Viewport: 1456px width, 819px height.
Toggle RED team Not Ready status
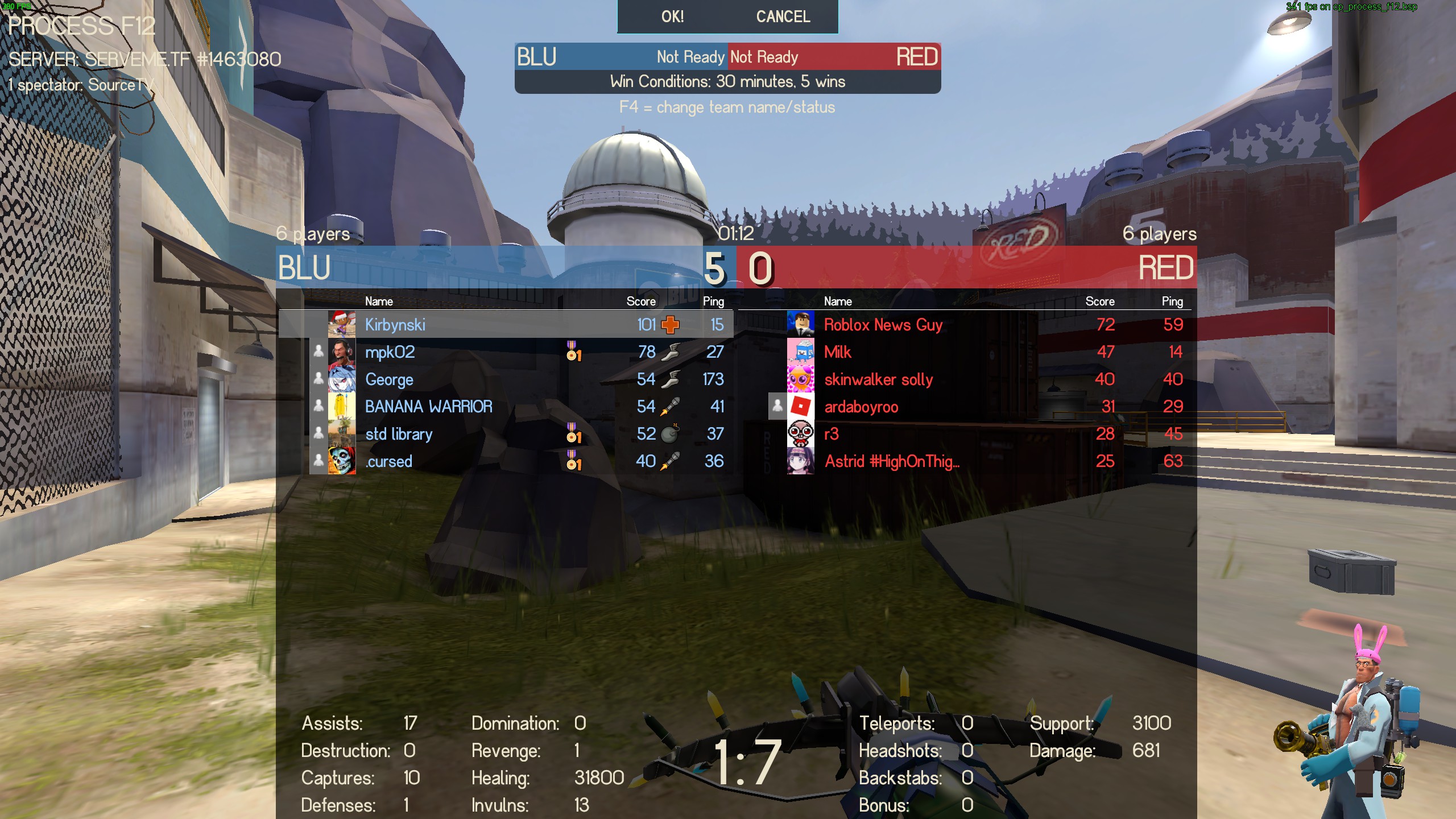(764, 57)
